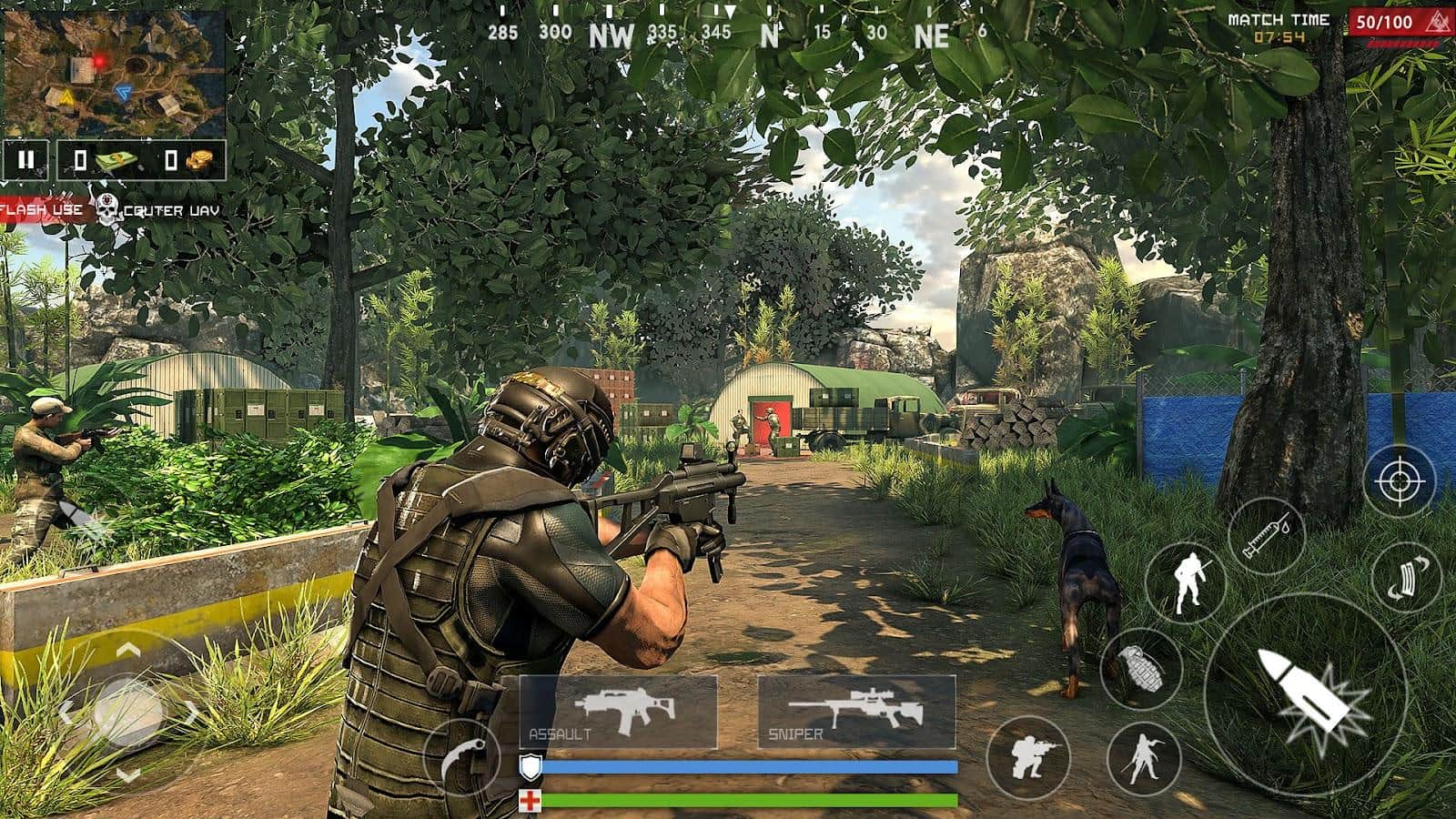Switch weapon to the ASSAULT slot

click(x=619, y=710)
